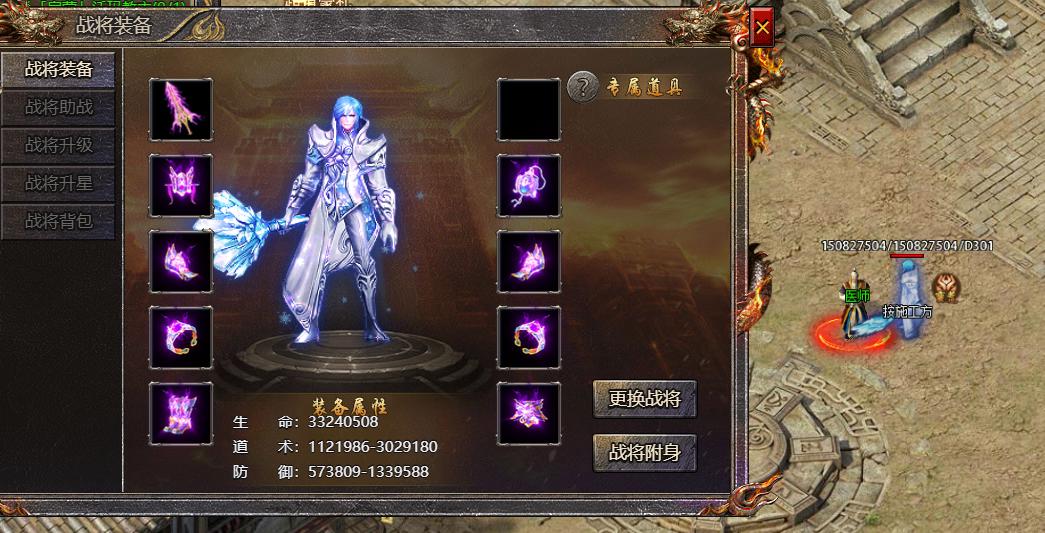Open the question mark help for 专属道具
The height and width of the screenshot is (533, 1045).
pyautogui.click(x=582, y=87)
